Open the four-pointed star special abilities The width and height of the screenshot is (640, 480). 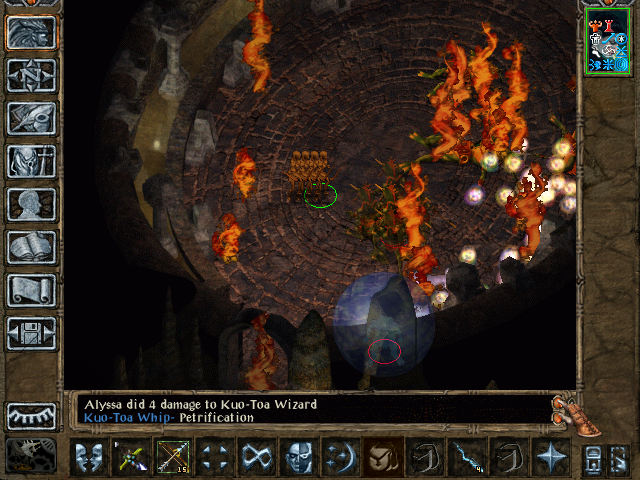click(551, 458)
